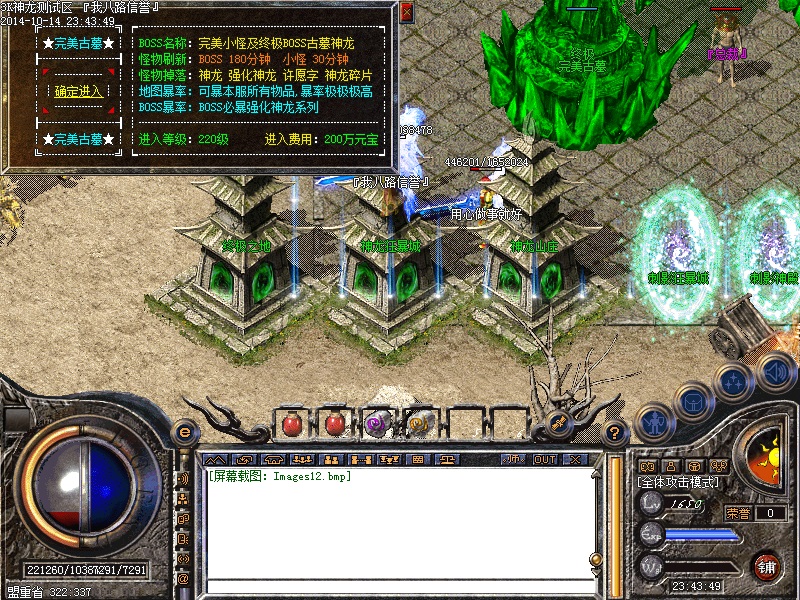The height and width of the screenshot is (600, 800).
Task: Open the help question mark button
Action: [x=615, y=433]
